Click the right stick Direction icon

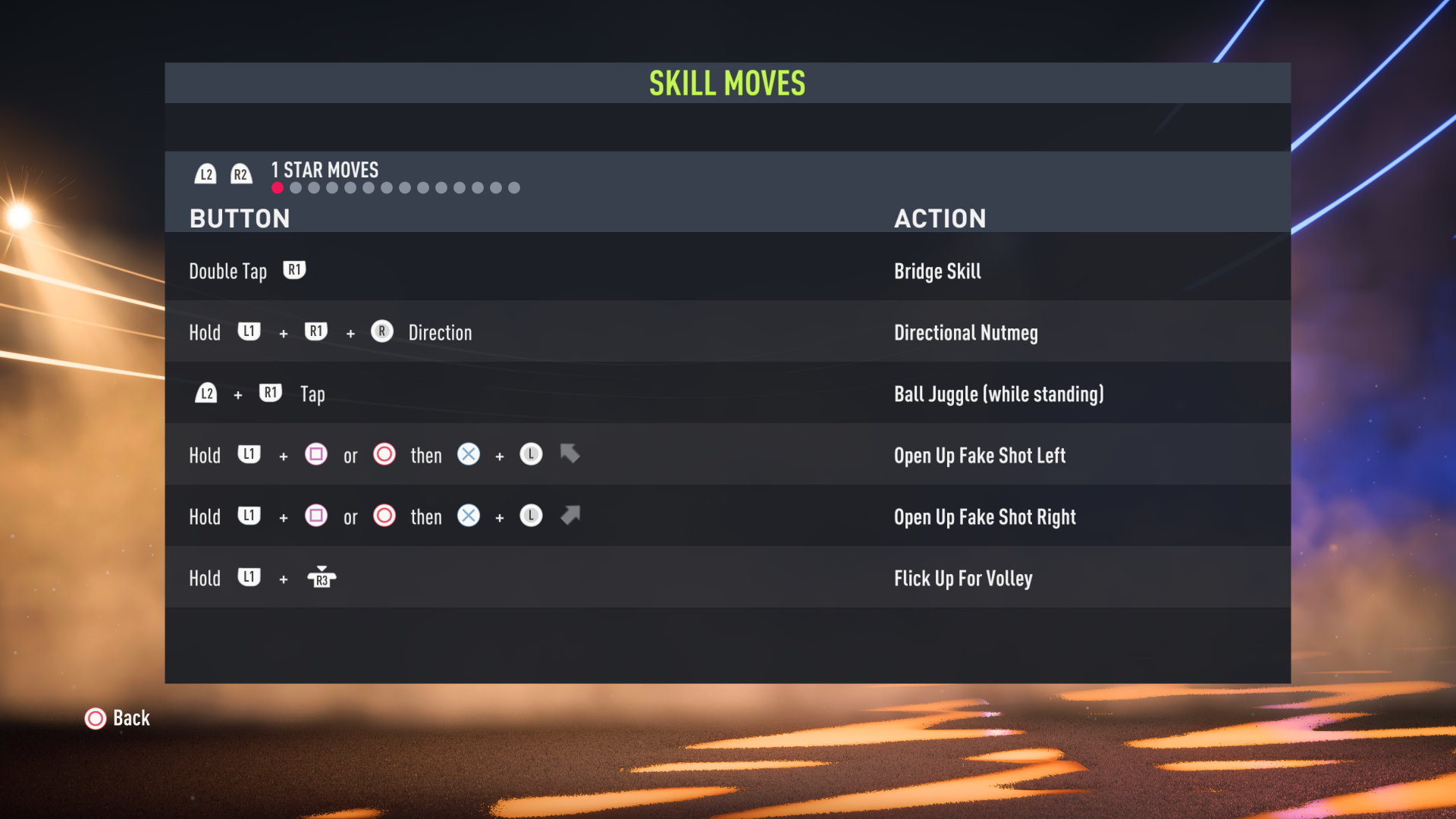click(381, 331)
